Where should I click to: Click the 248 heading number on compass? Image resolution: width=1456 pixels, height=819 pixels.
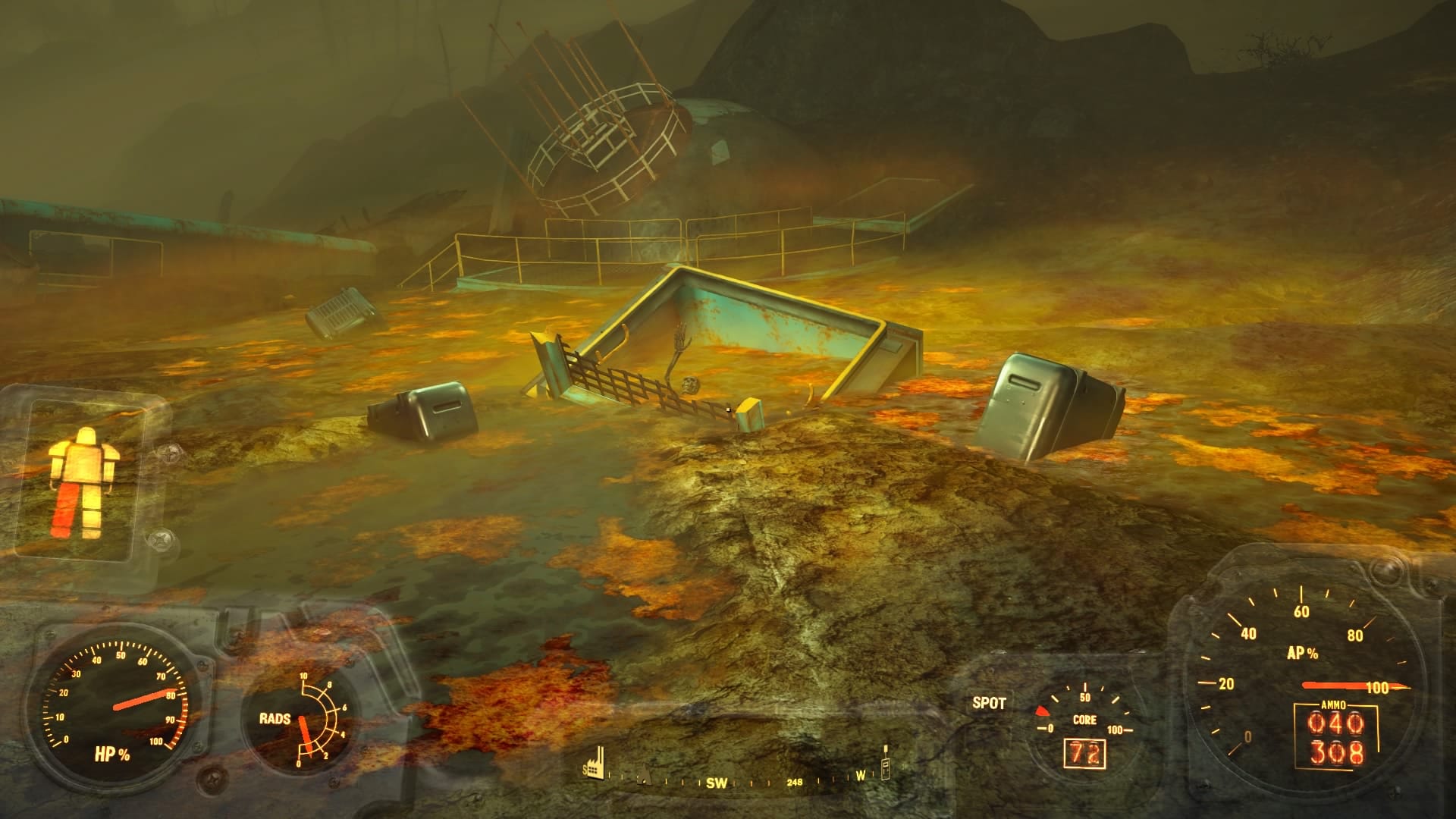pyautogui.click(x=795, y=783)
